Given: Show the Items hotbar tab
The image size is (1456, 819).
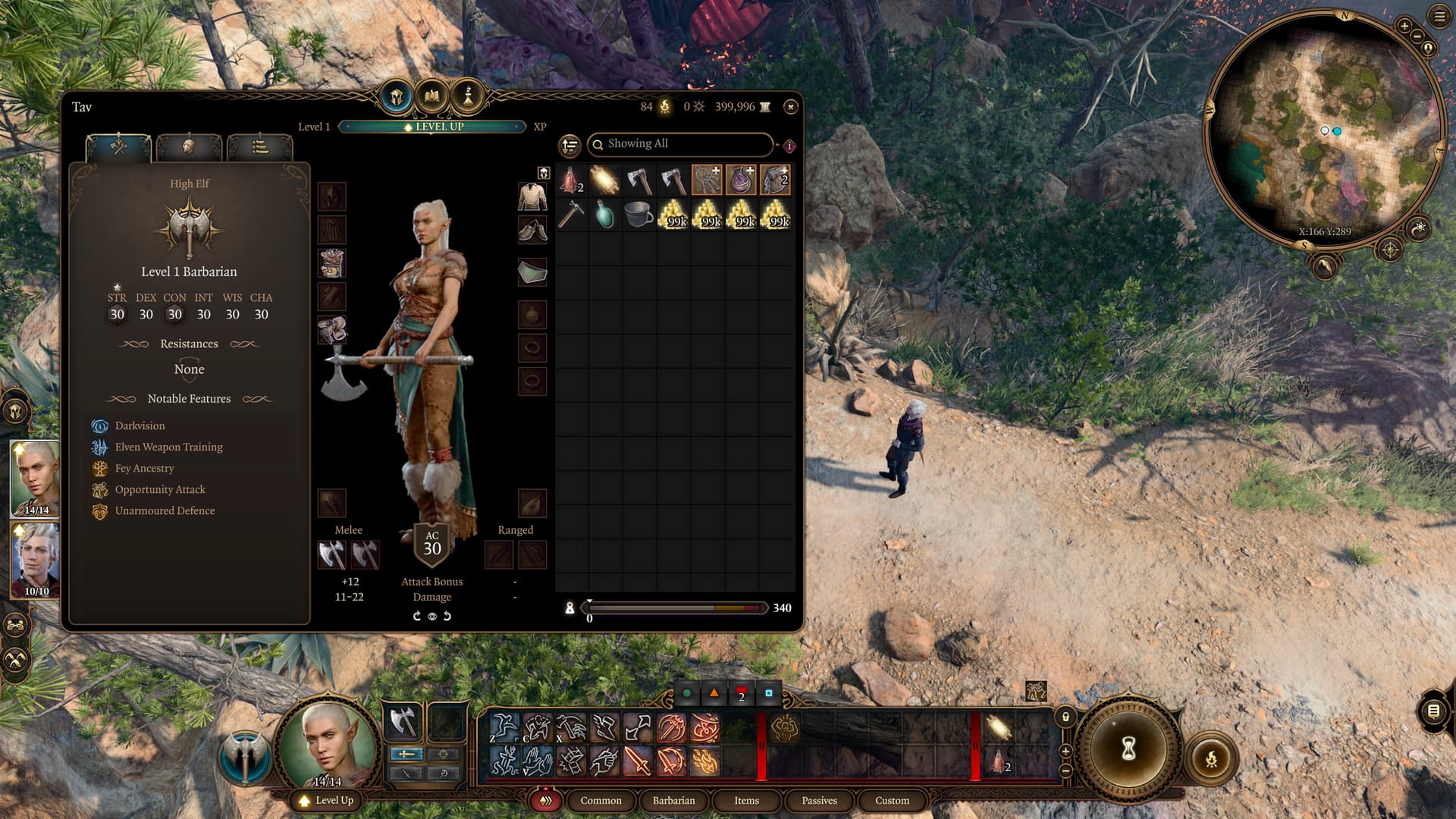Looking at the screenshot, I should coord(746,801).
